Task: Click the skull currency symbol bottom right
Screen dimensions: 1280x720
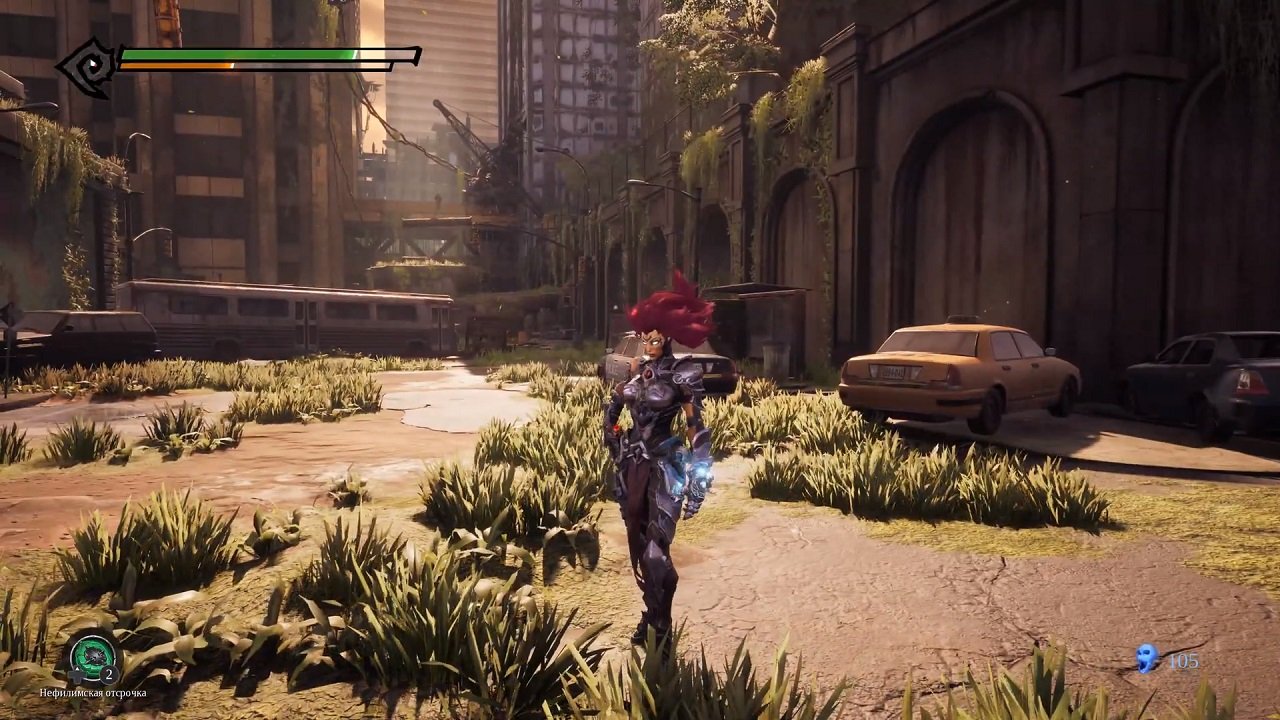Action: 1146,657
